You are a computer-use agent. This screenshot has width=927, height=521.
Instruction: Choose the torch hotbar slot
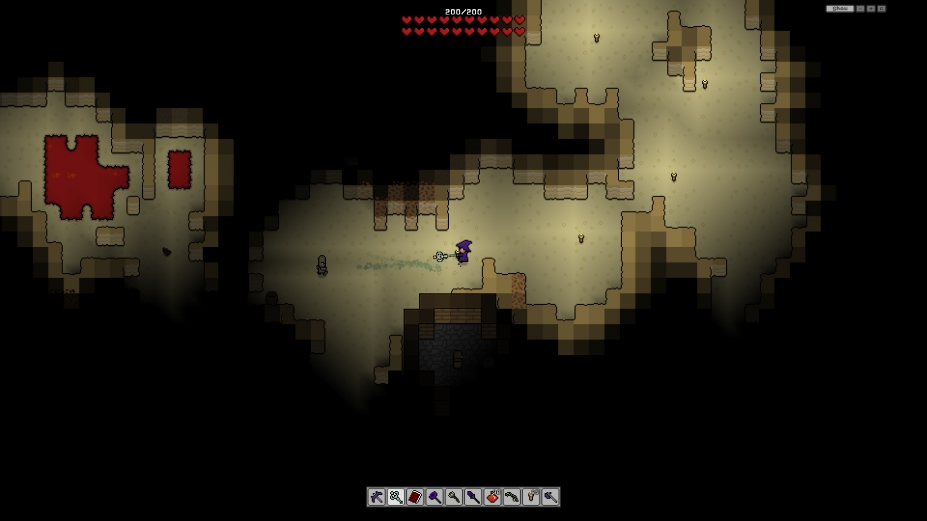click(x=531, y=497)
